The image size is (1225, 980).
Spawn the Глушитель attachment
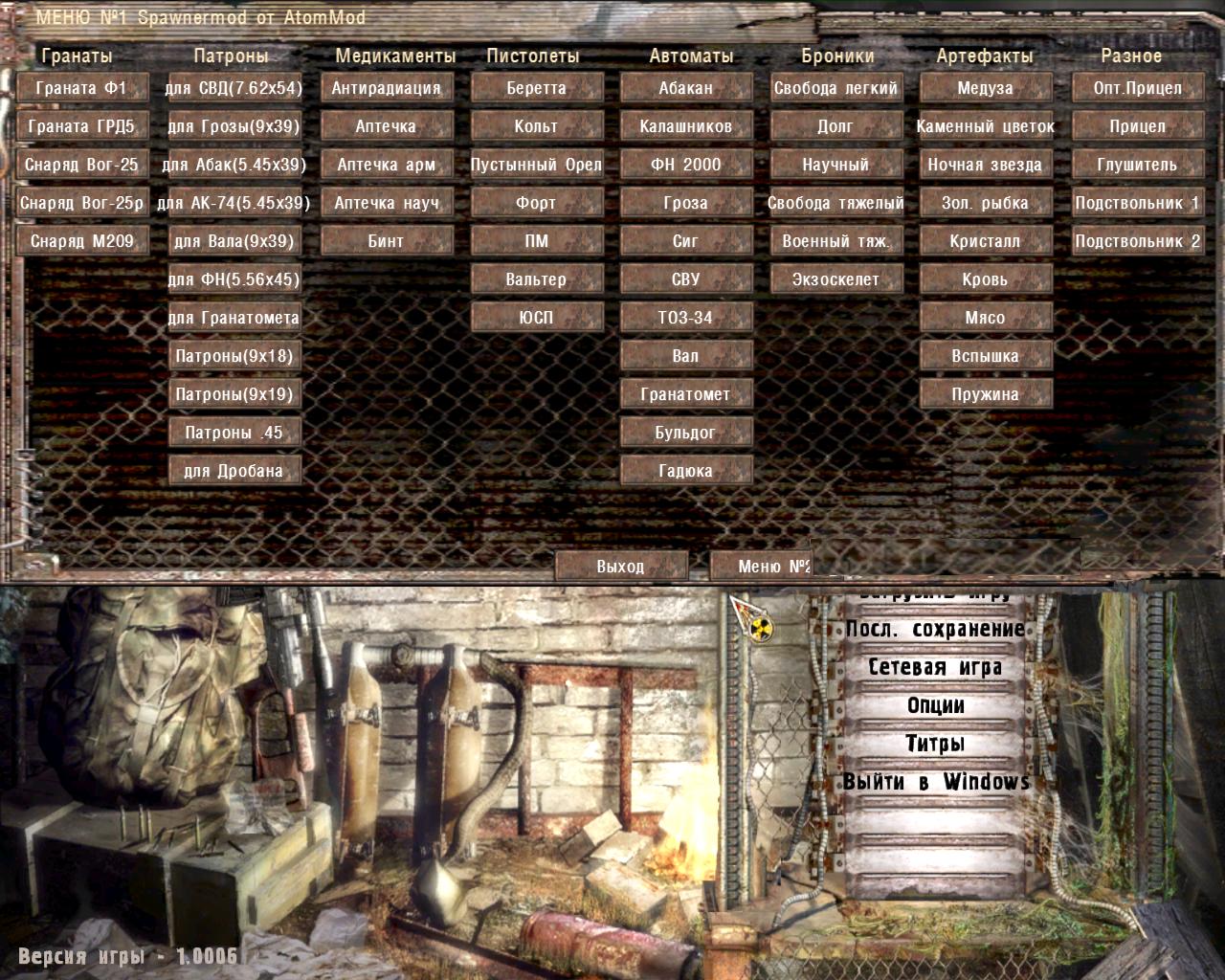tap(1137, 164)
